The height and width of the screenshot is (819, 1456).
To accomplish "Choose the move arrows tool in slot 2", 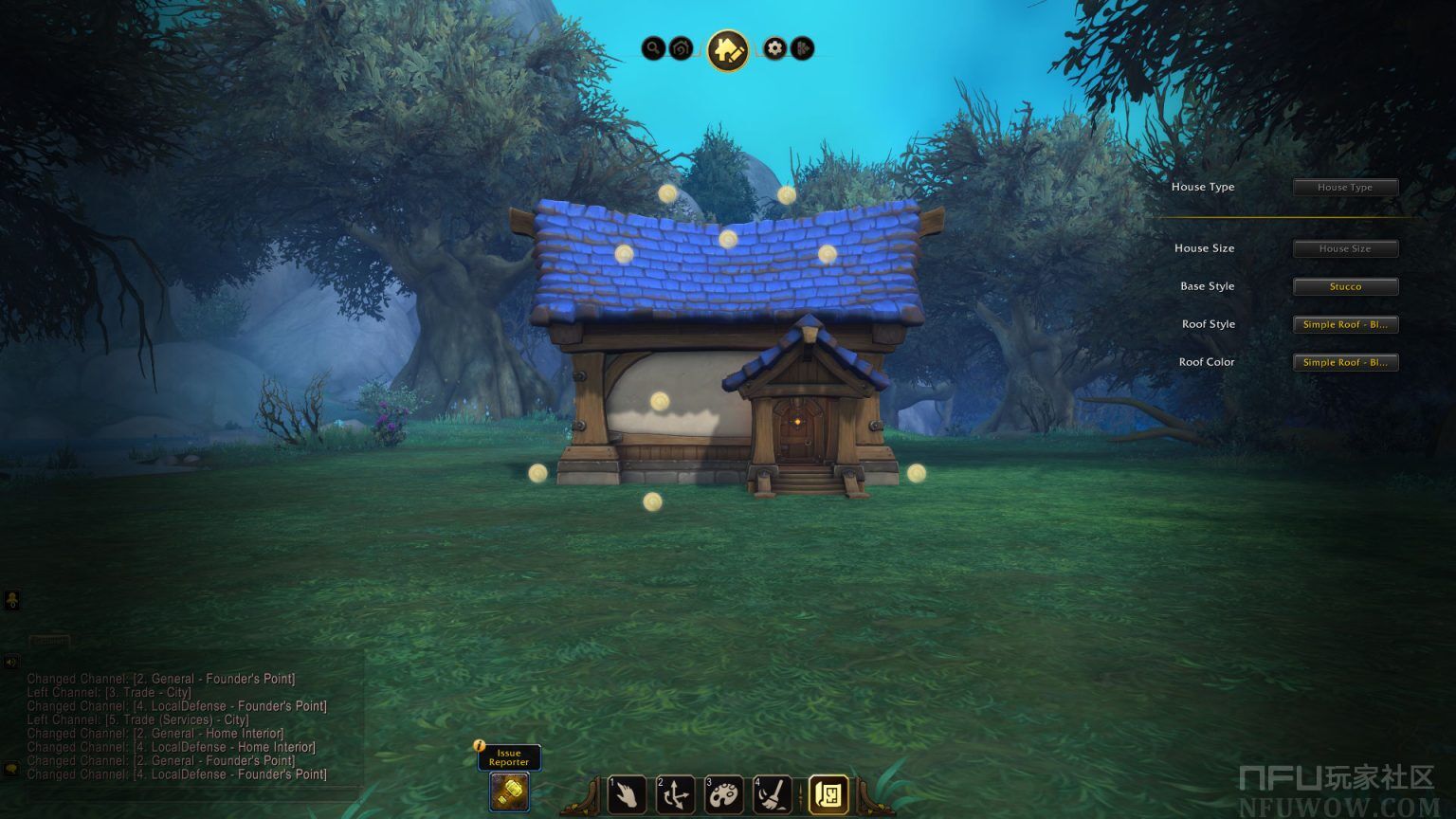I will (x=675, y=794).
